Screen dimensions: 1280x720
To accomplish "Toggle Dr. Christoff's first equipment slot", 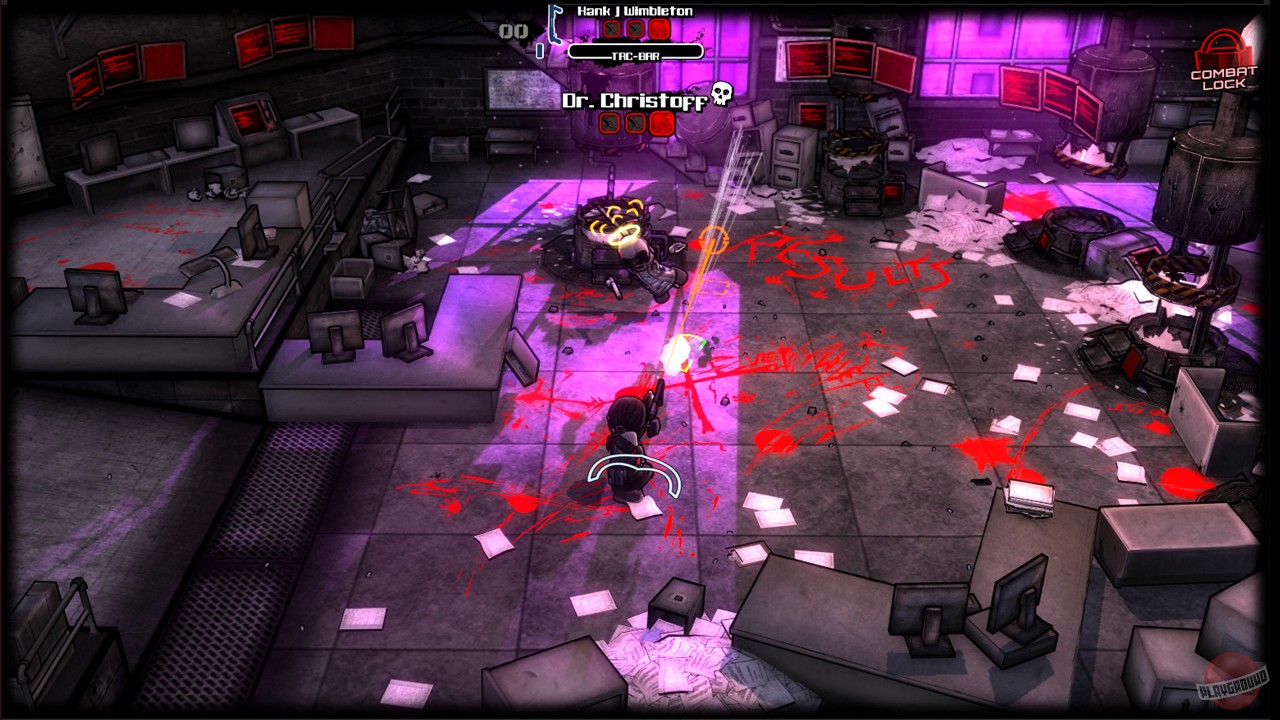I will point(611,123).
